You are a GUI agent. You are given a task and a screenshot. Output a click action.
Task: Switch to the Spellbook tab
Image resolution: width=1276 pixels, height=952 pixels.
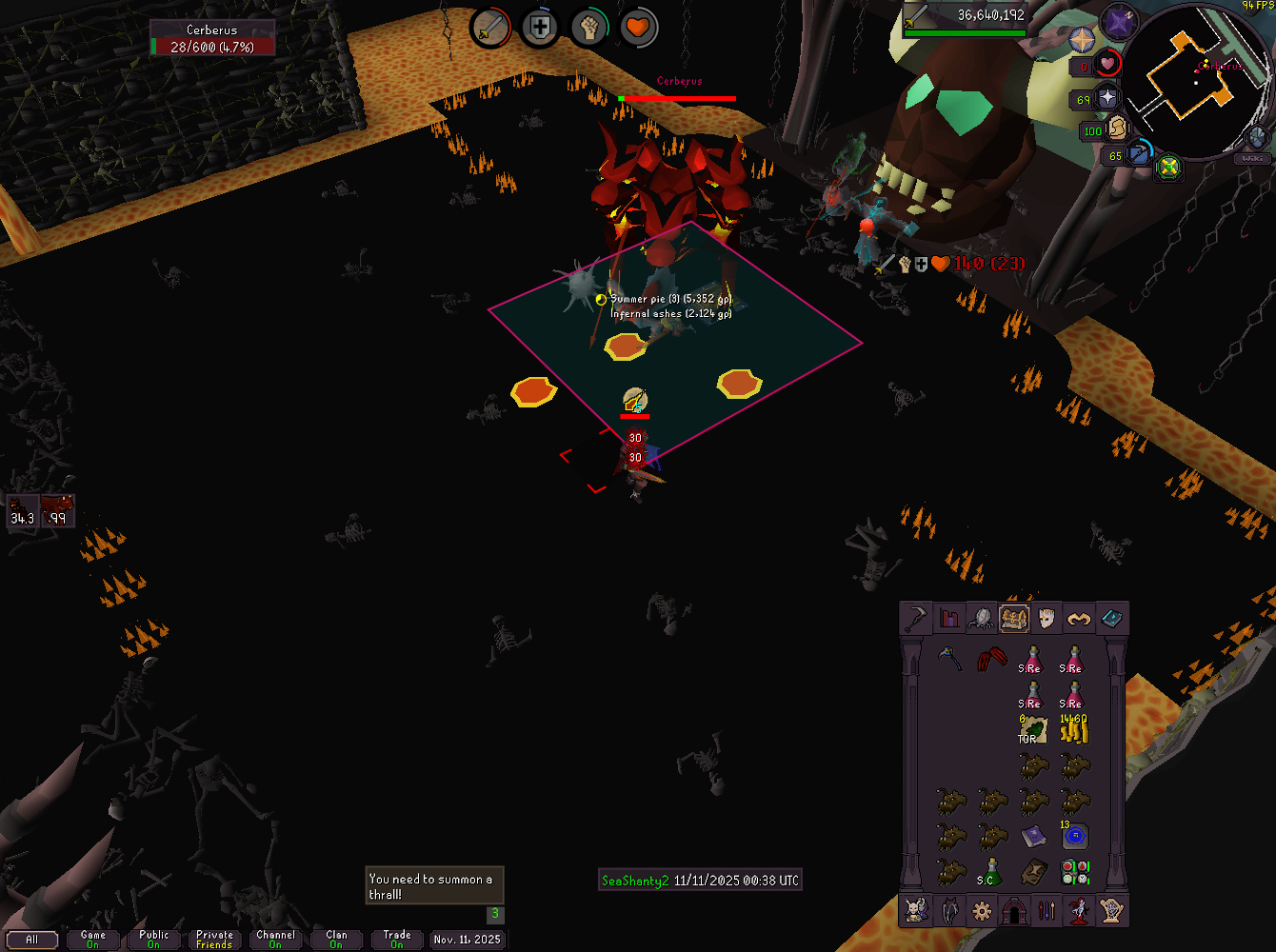click(x=1111, y=619)
